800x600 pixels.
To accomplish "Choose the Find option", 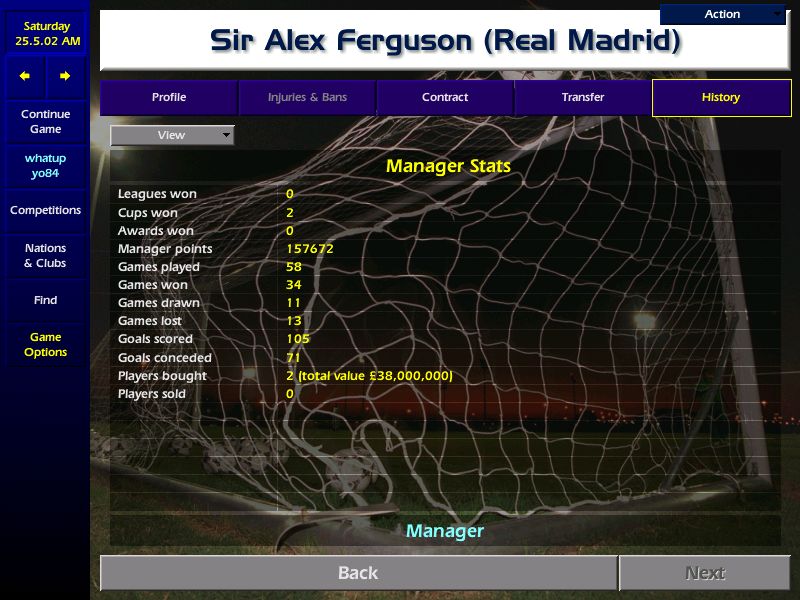I will click(x=45, y=300).
